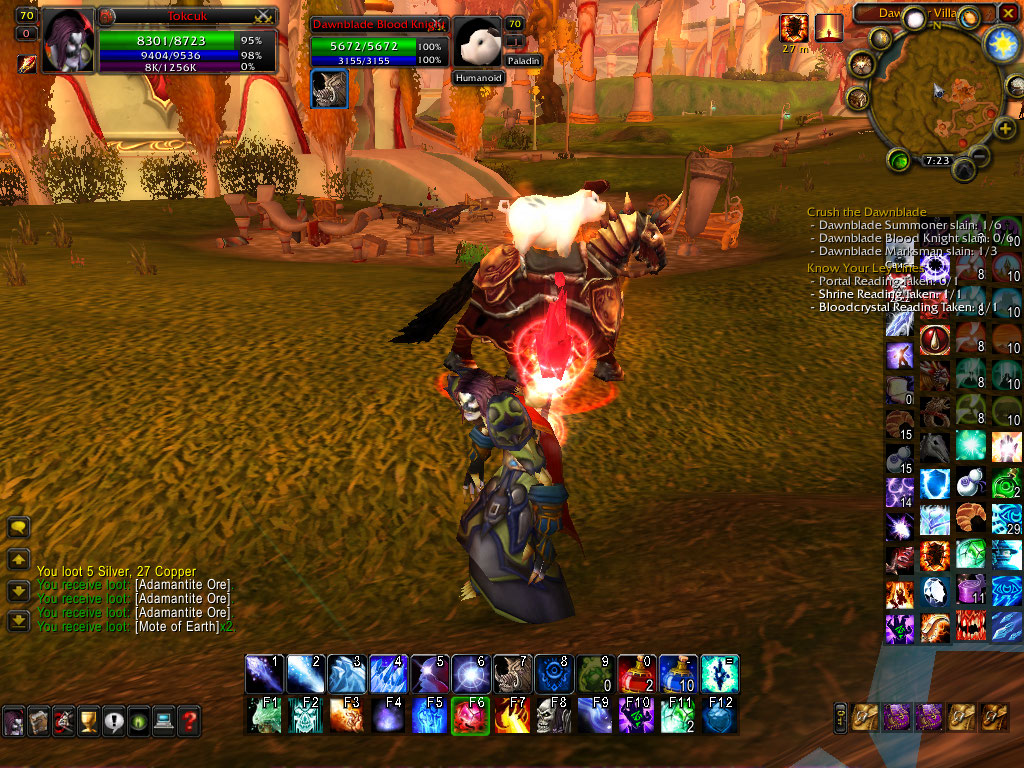Zoom out the minimap with the minus button
The image size is (1024, 768).
[x=980, y=156]
